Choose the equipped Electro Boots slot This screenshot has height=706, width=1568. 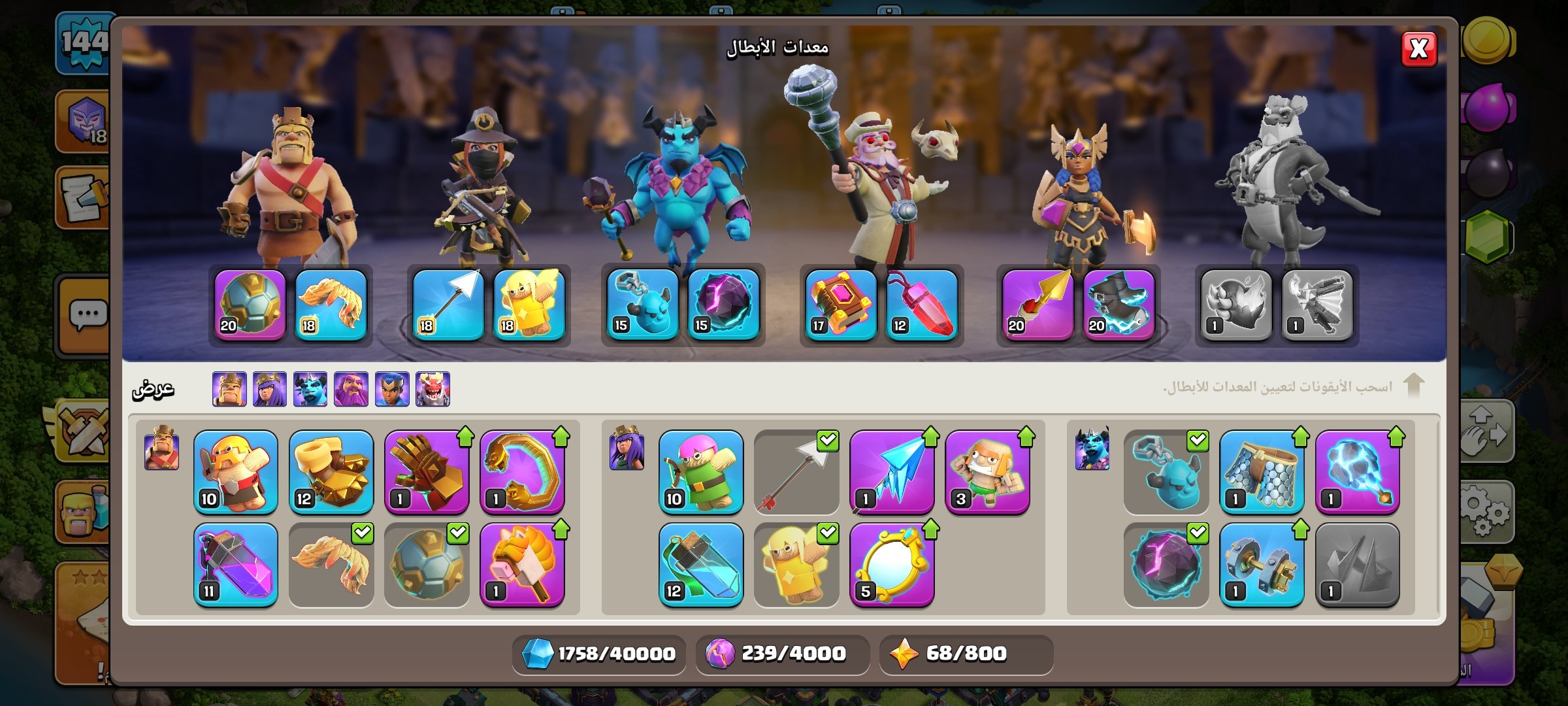[1119, 305]
